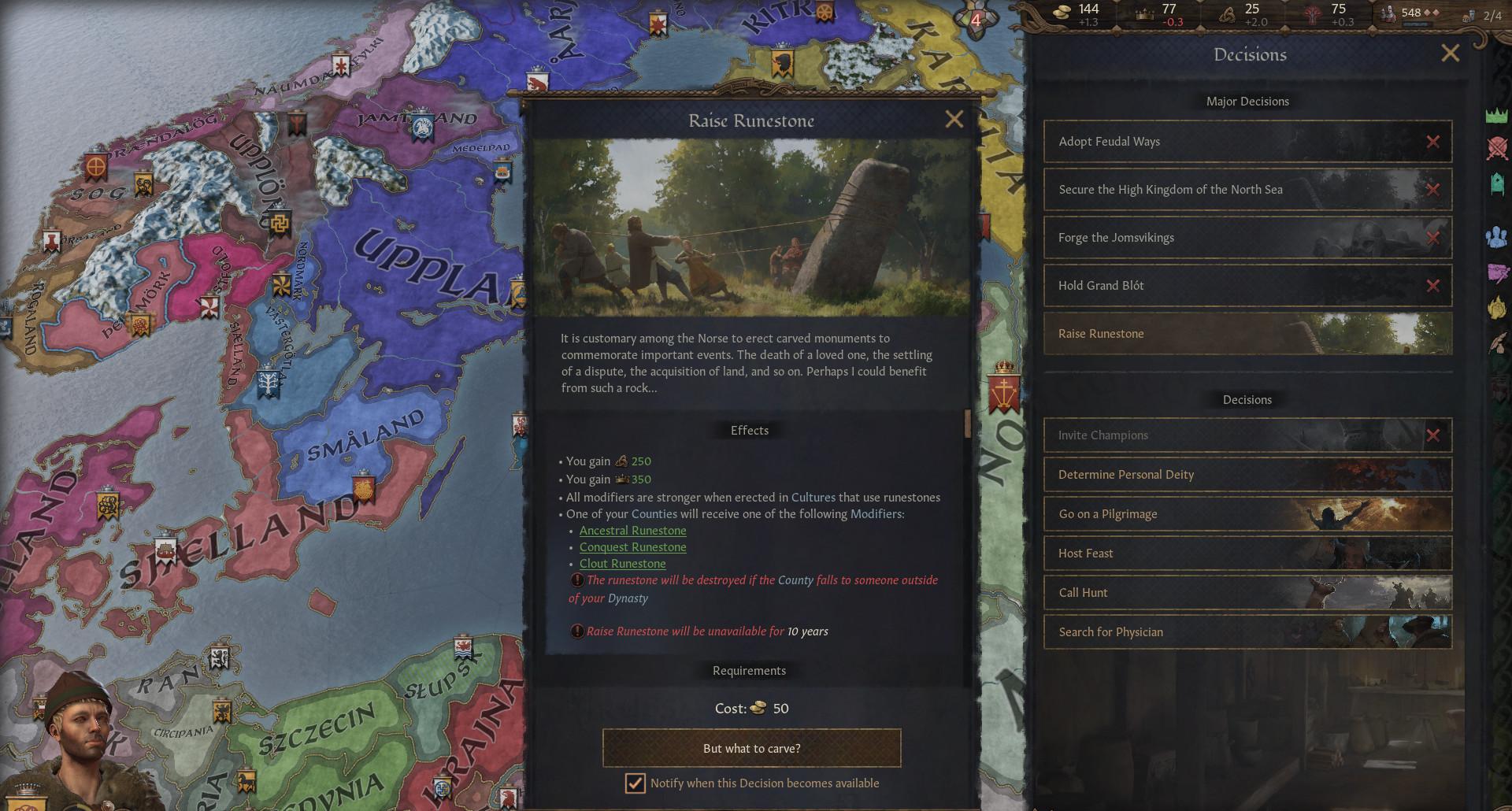Select Raise Runestone in the Decisions list
Image resolution: width=1512 pixels, height=811 pixels.
1247,334
